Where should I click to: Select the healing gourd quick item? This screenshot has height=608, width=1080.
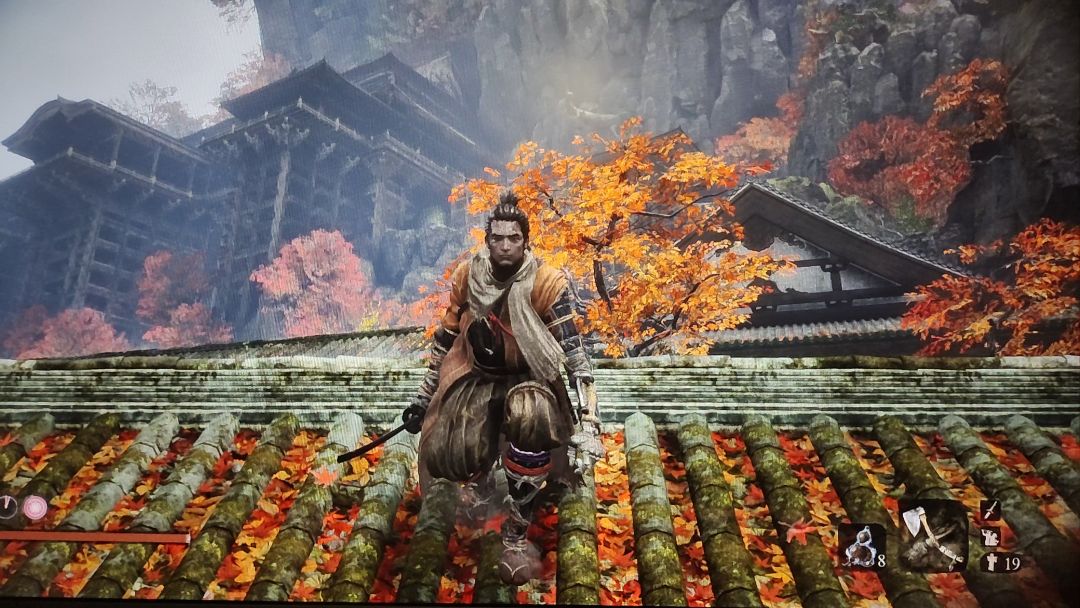860,546
